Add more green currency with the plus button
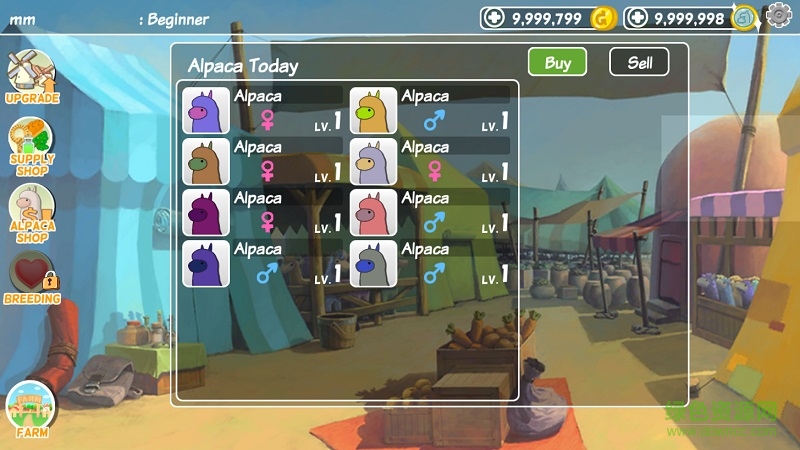This screenshot has width=800, height=450. 637,18
